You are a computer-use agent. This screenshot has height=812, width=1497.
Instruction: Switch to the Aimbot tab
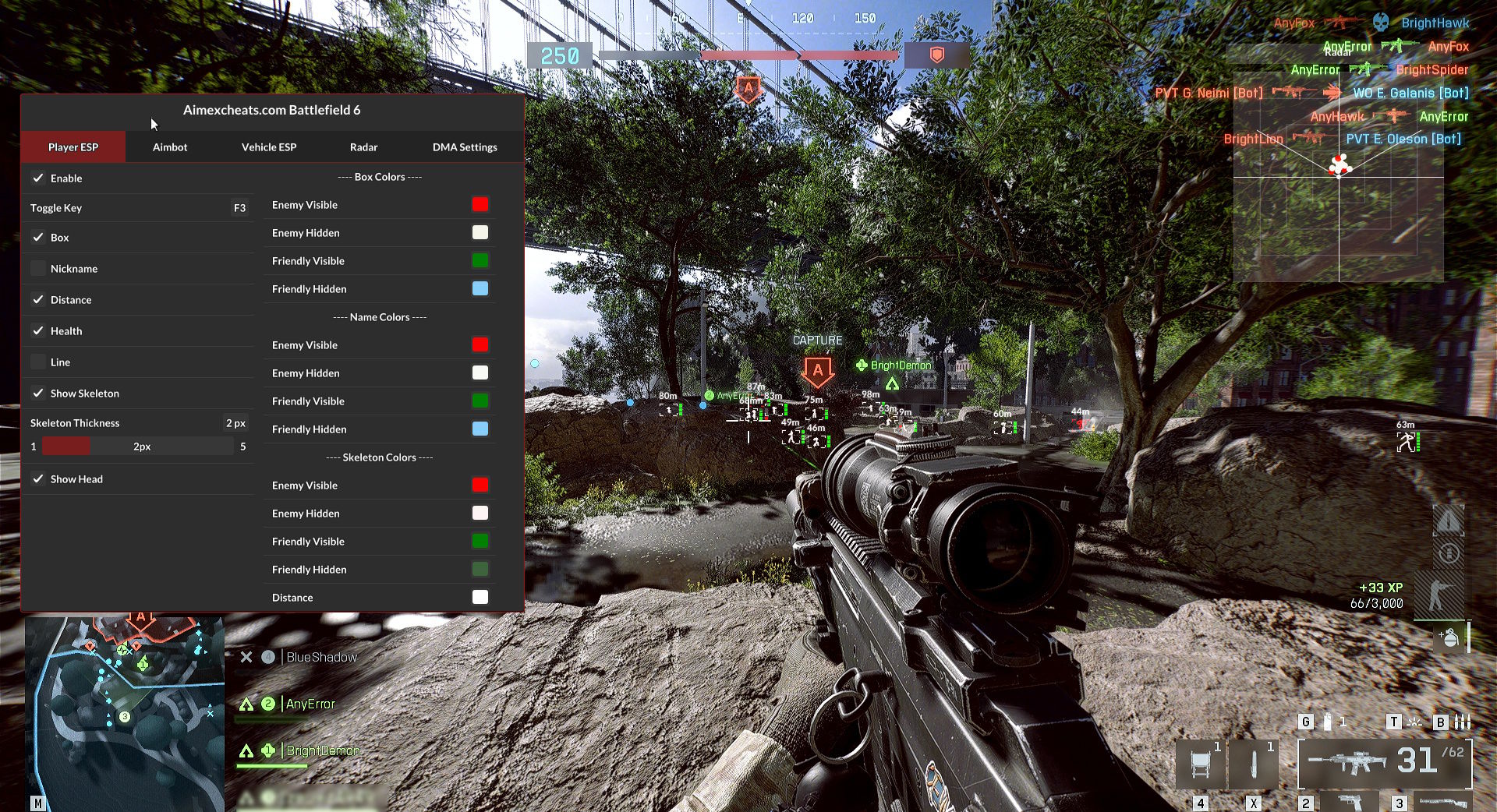pos(170,147)
